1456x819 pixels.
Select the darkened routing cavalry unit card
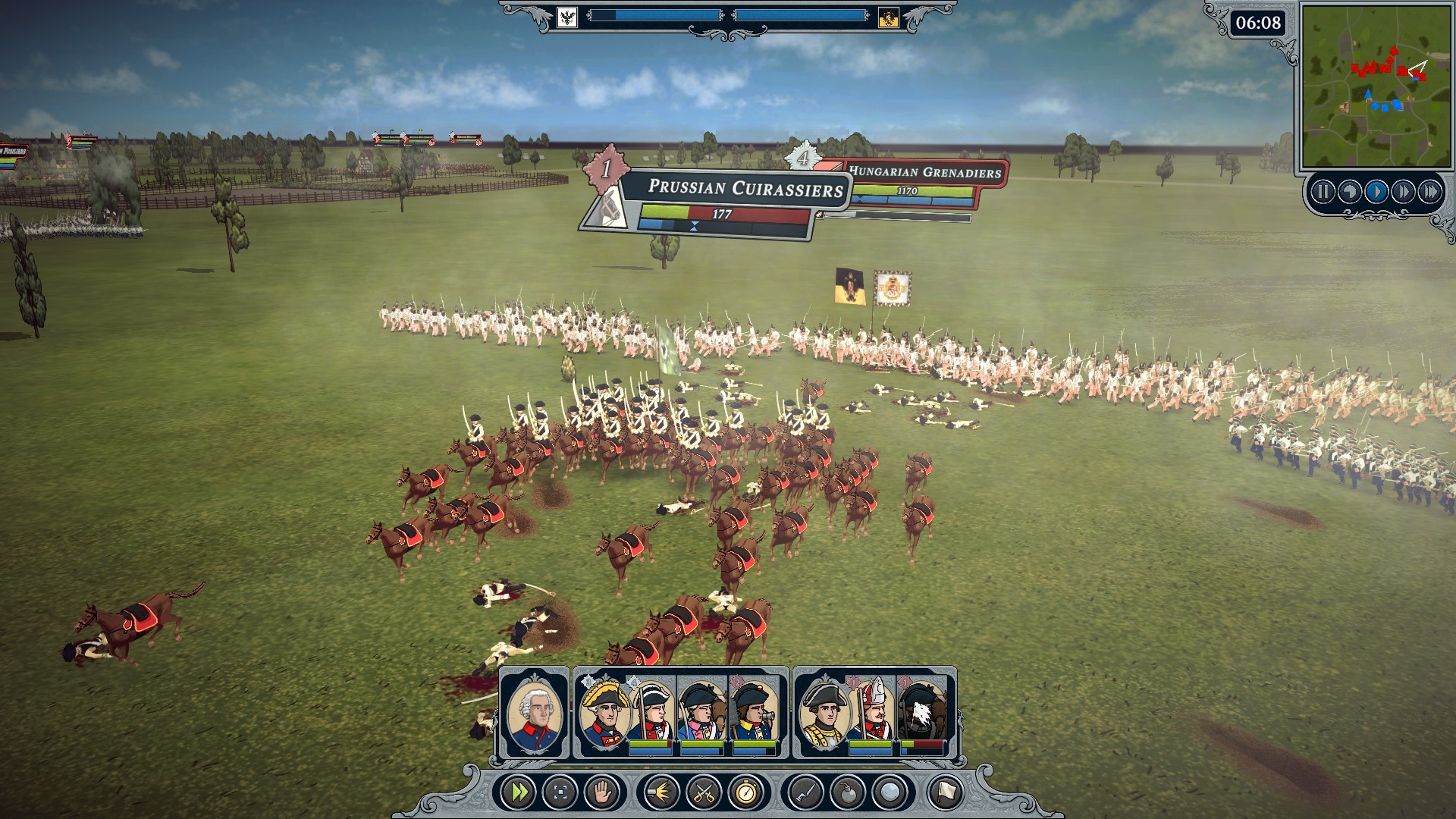[x=922, y=713]
